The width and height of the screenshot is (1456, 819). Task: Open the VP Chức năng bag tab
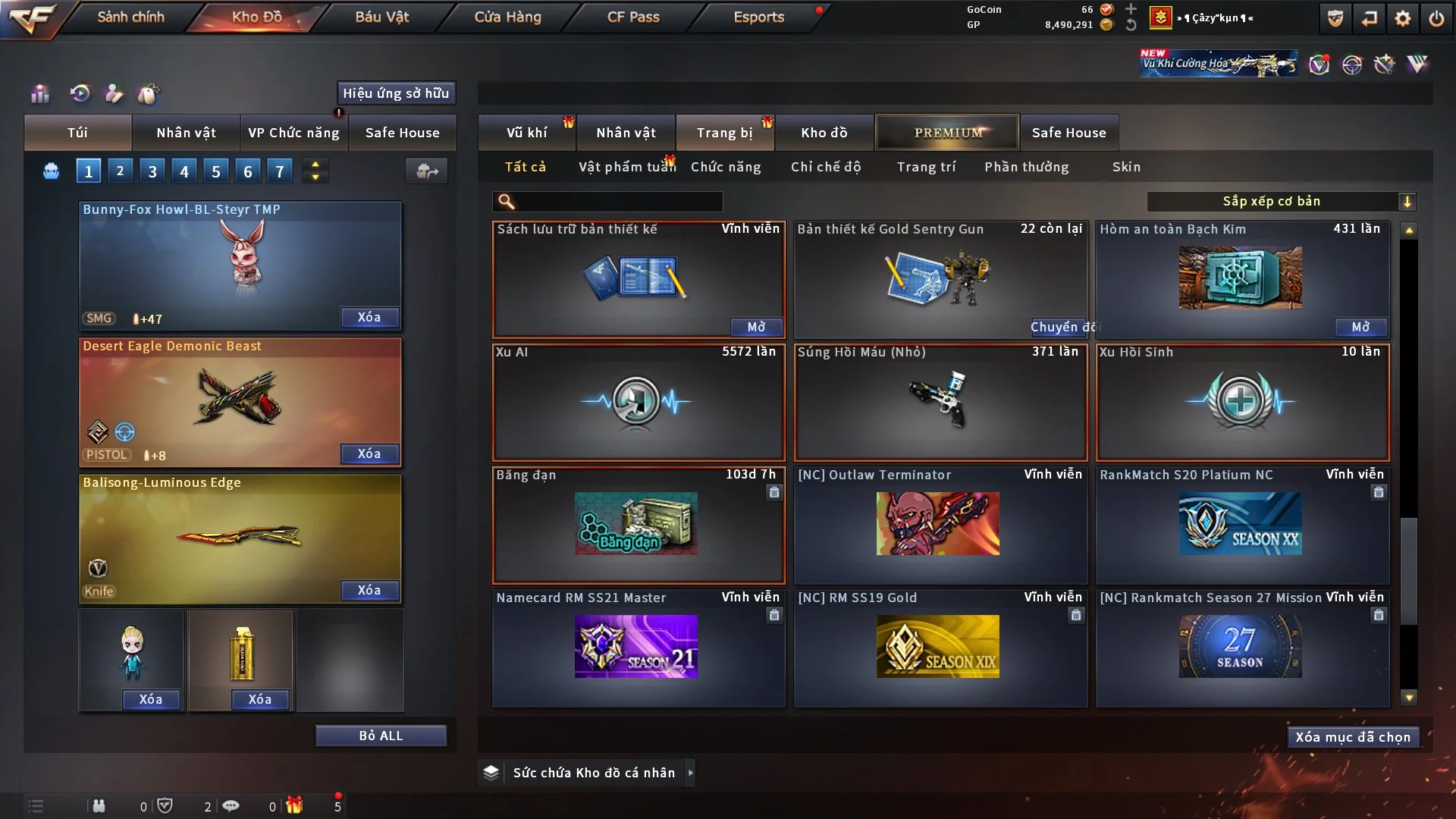click(293, 133)
